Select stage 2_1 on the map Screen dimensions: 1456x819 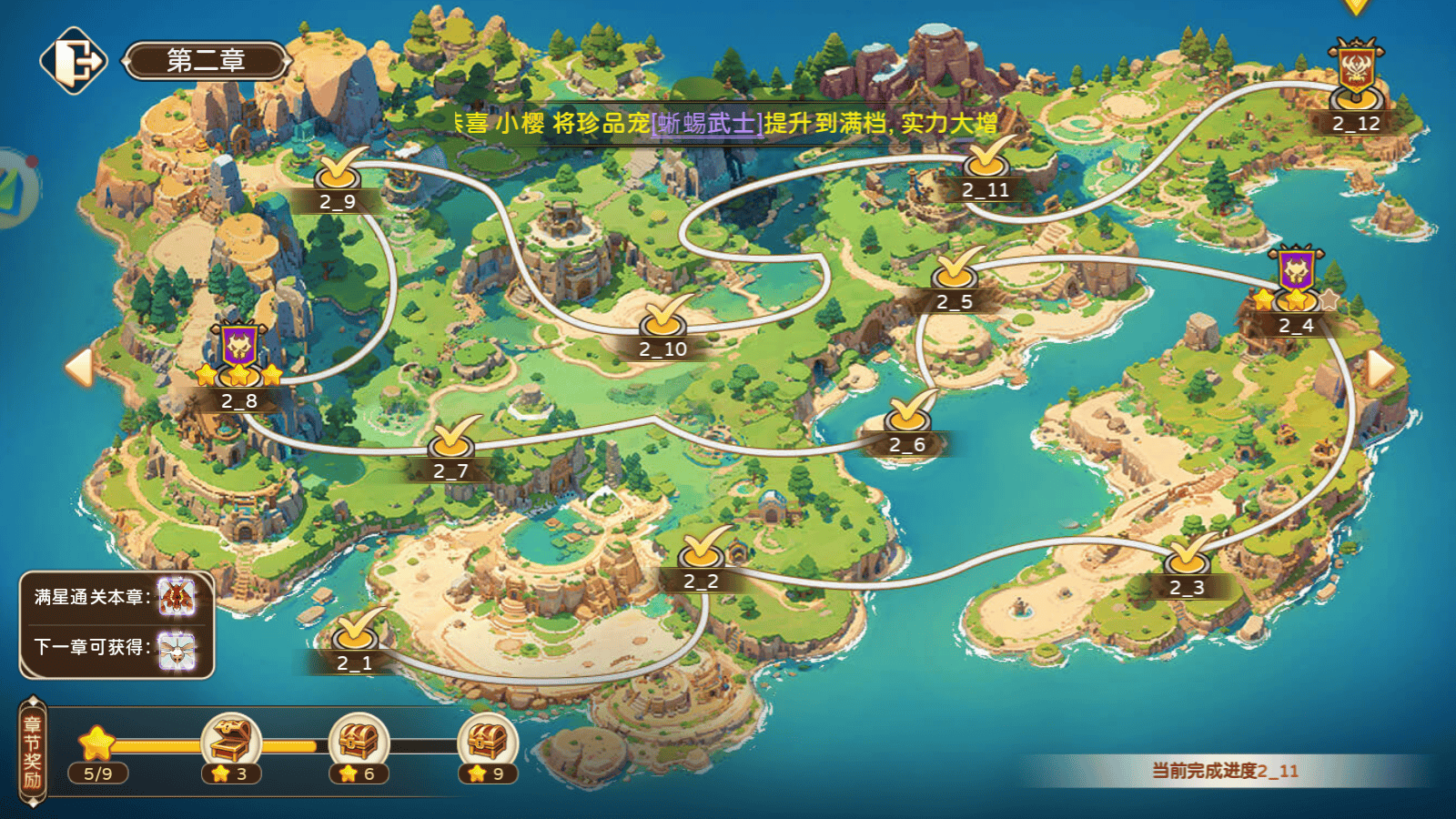pos(356,632)
